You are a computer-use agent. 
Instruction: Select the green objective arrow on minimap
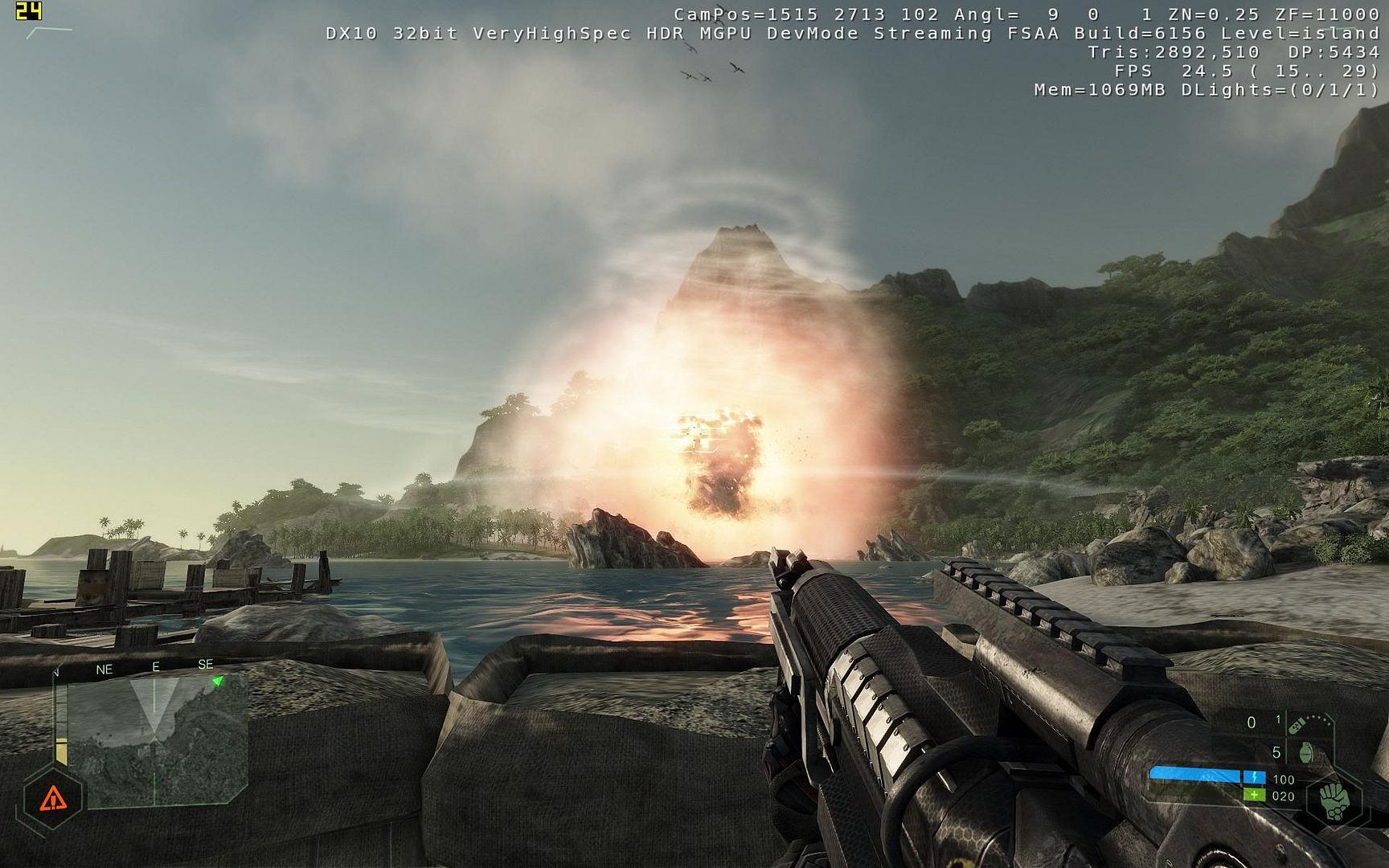[x=217, y=681]
